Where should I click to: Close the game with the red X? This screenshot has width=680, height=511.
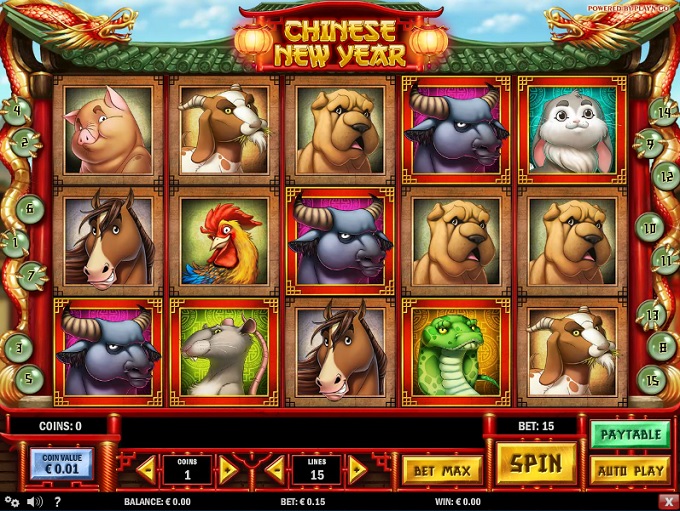tap(668, 501)
